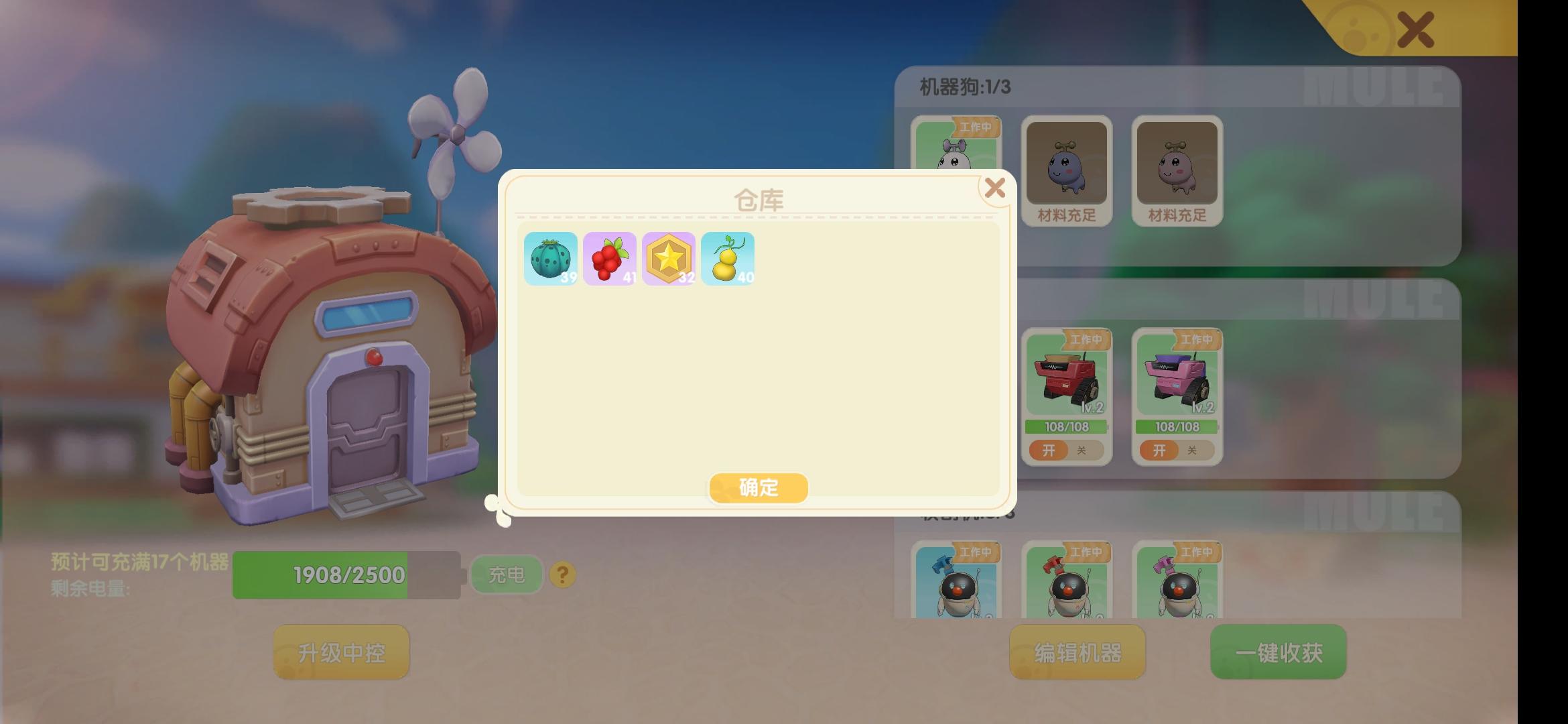Screen dimensions: 1568x724
Task: Select the blue robot dog labeled 材料充足
Action: click(1067, 168)
